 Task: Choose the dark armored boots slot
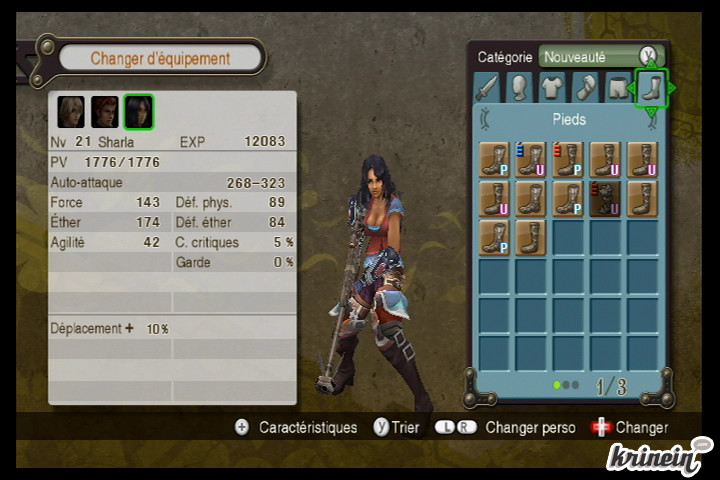pyautogui.click(x=605, y=198)
